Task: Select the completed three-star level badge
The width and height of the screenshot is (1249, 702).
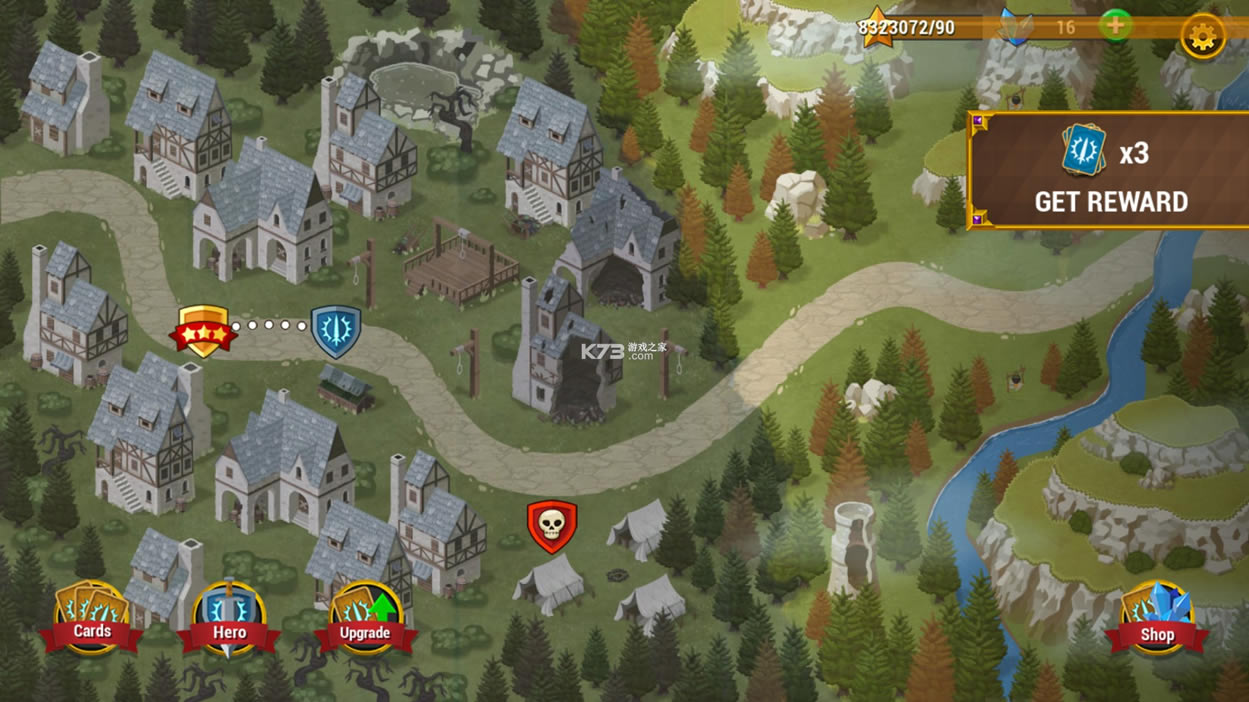Action: 203,331
